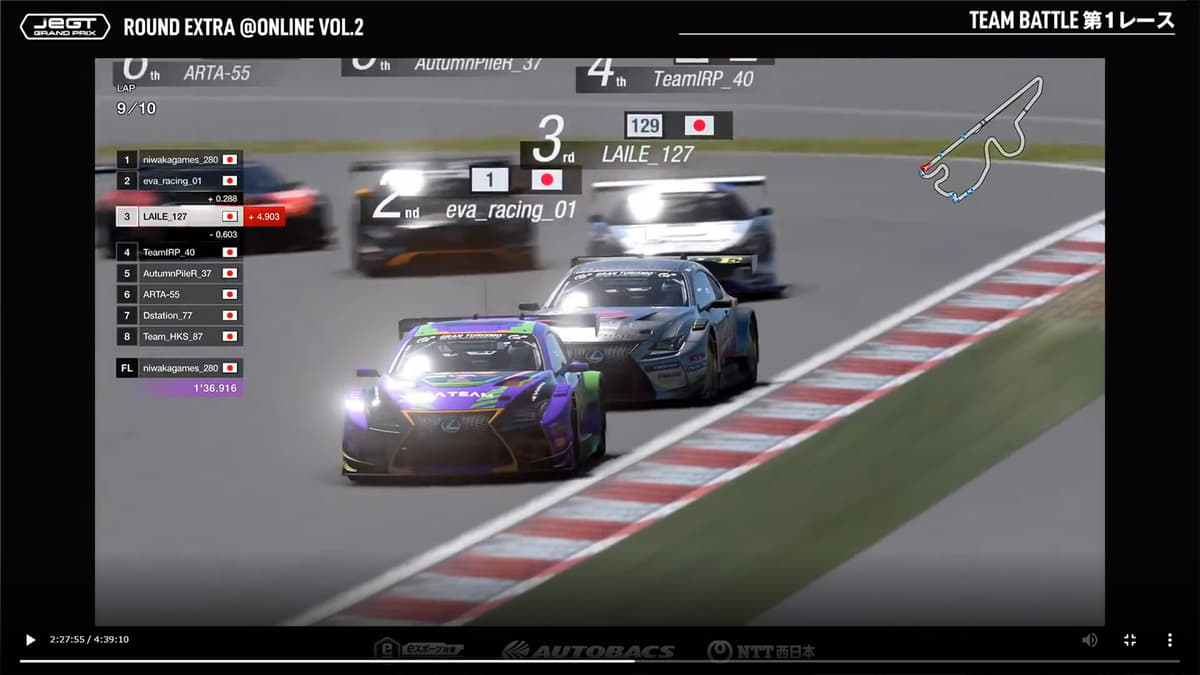Screen dimensions: 1200x675
Task: Pick AutumnPileR_37 from the standings
Action: pyautogui.click(x=180, y=273)
